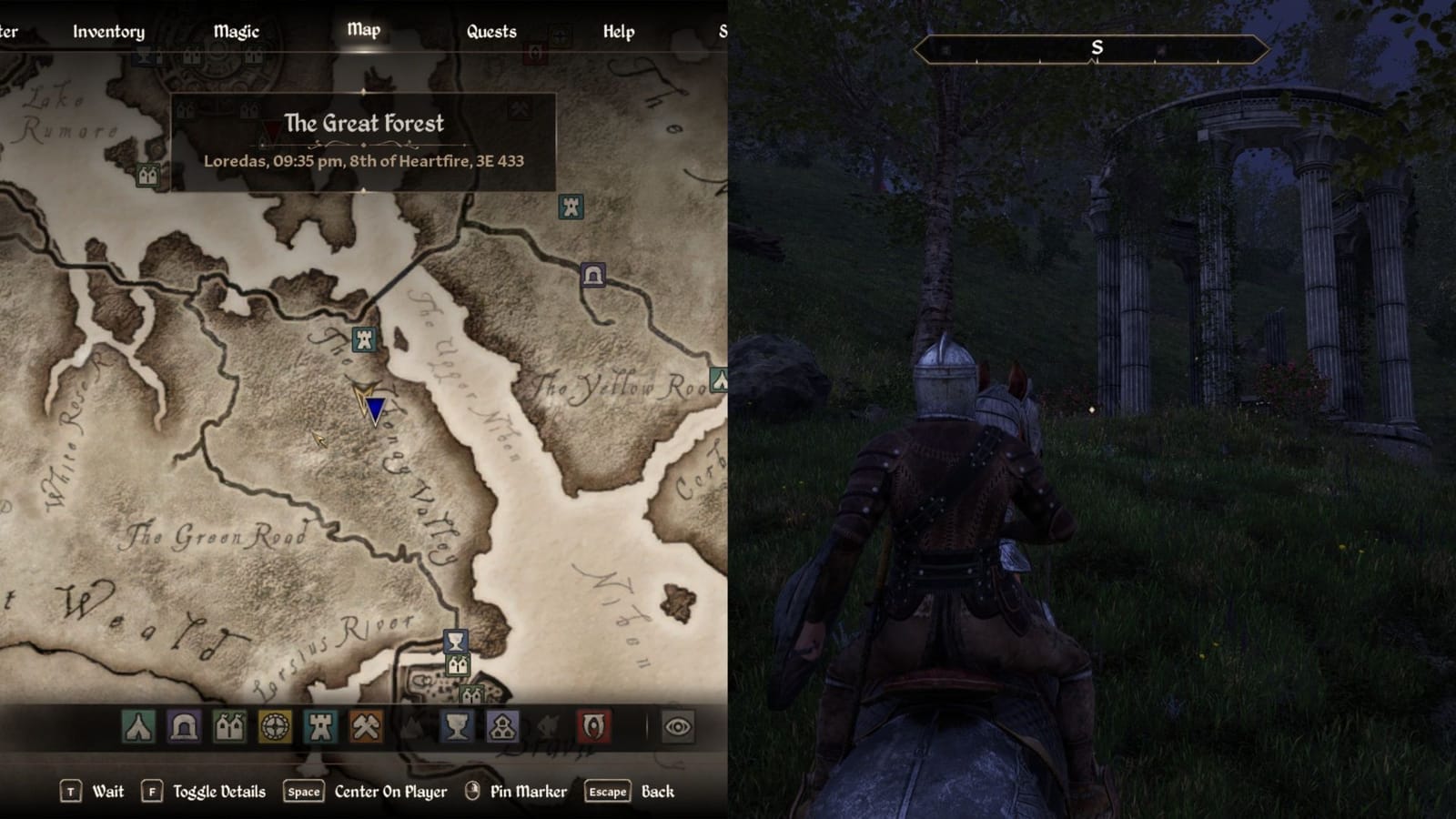Screen dimensions: 1456x819
Task: Select the goblet shrine filter icon
Action: (458, 725)
